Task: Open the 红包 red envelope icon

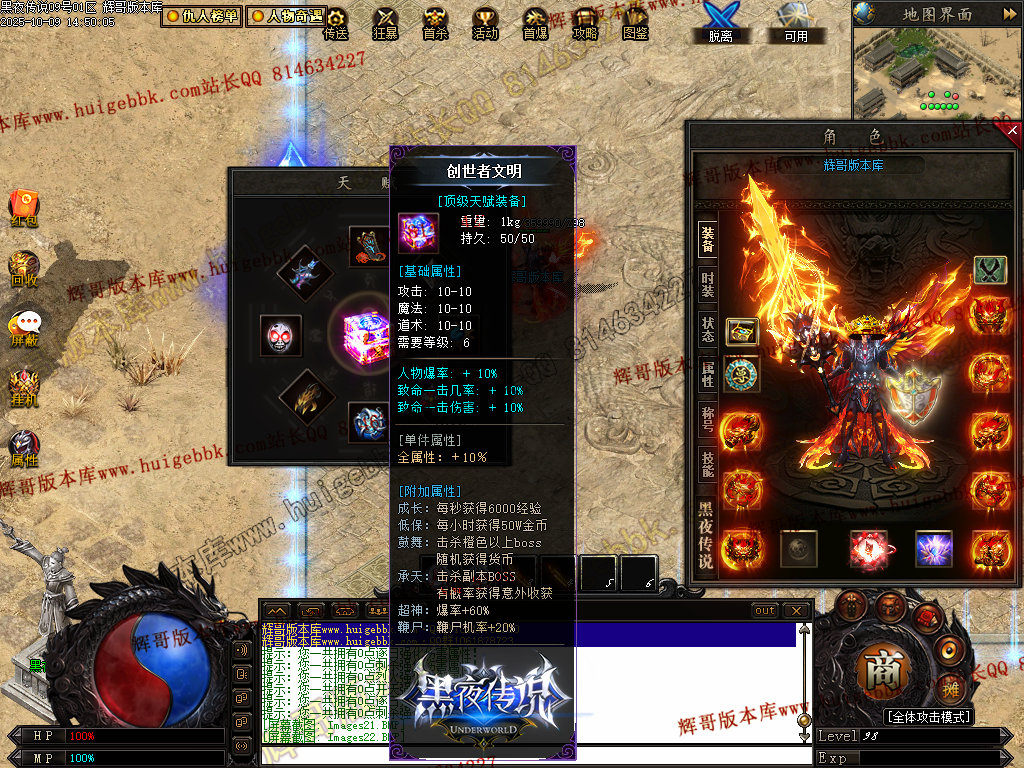Action: point(24,207)
